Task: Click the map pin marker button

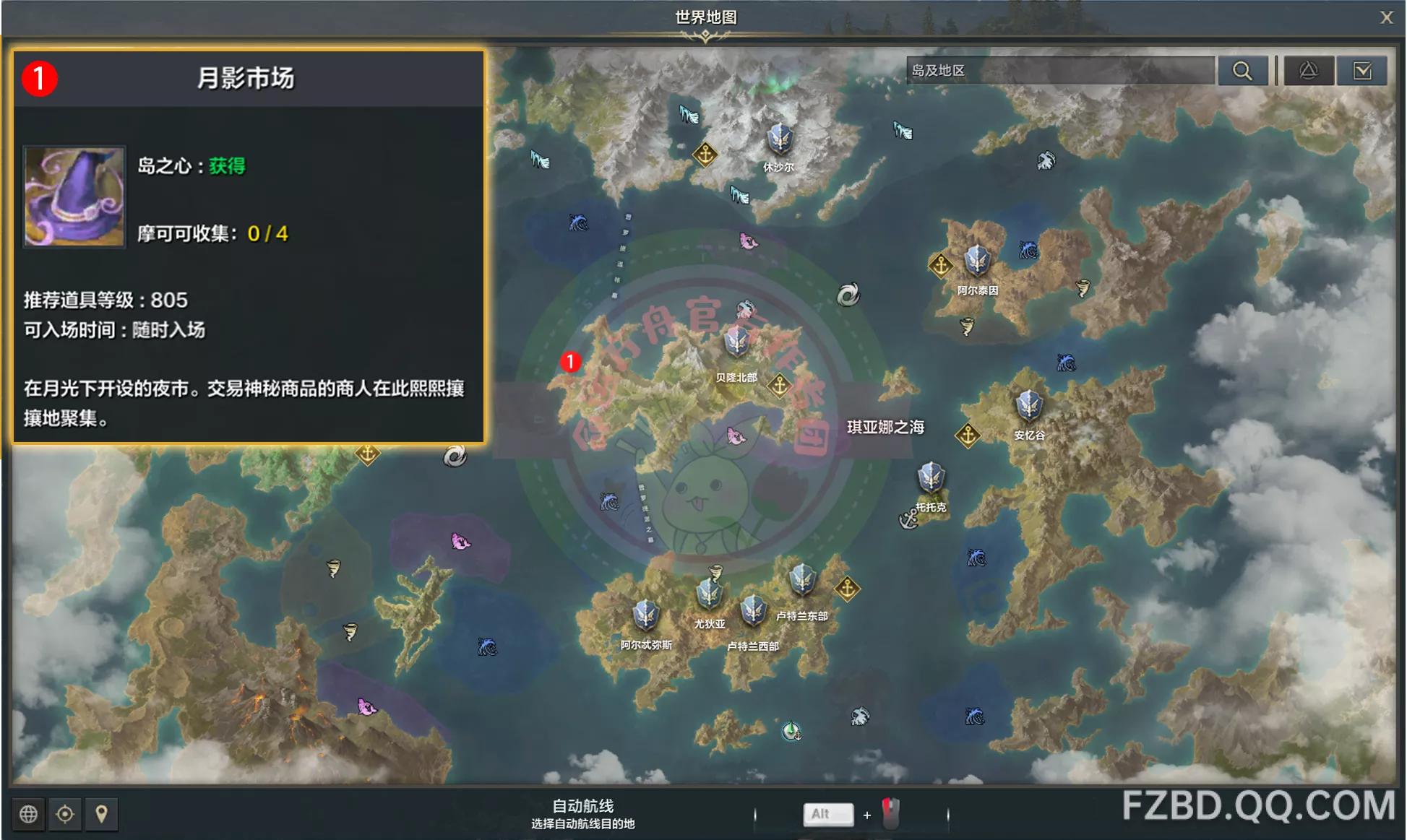Action: click(x=102, y=814)
